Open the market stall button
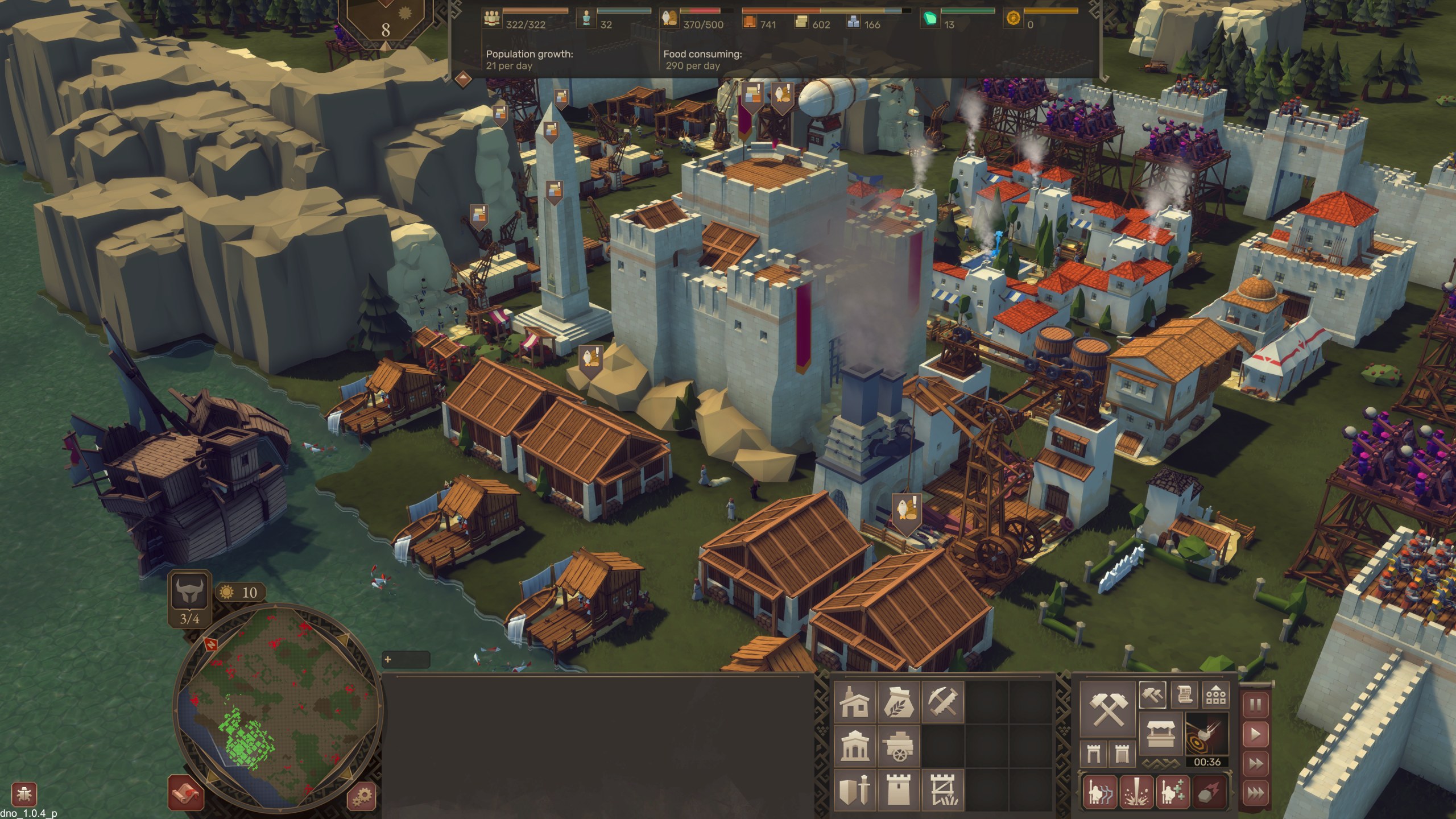This screenshot has width=1456, height=819. pyautogui.click(x=1160, y=734)
